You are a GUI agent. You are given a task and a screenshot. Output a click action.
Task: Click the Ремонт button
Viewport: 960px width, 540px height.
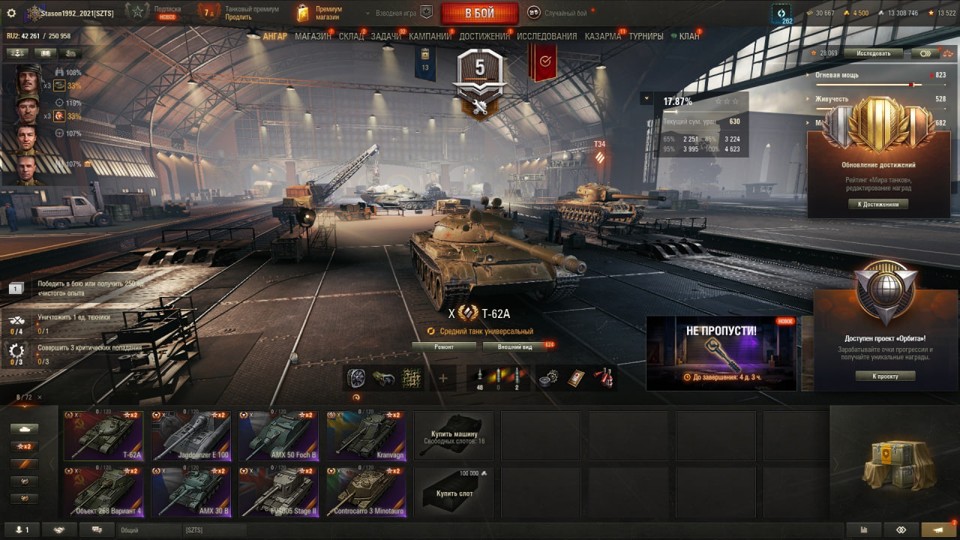pos(443,347)
